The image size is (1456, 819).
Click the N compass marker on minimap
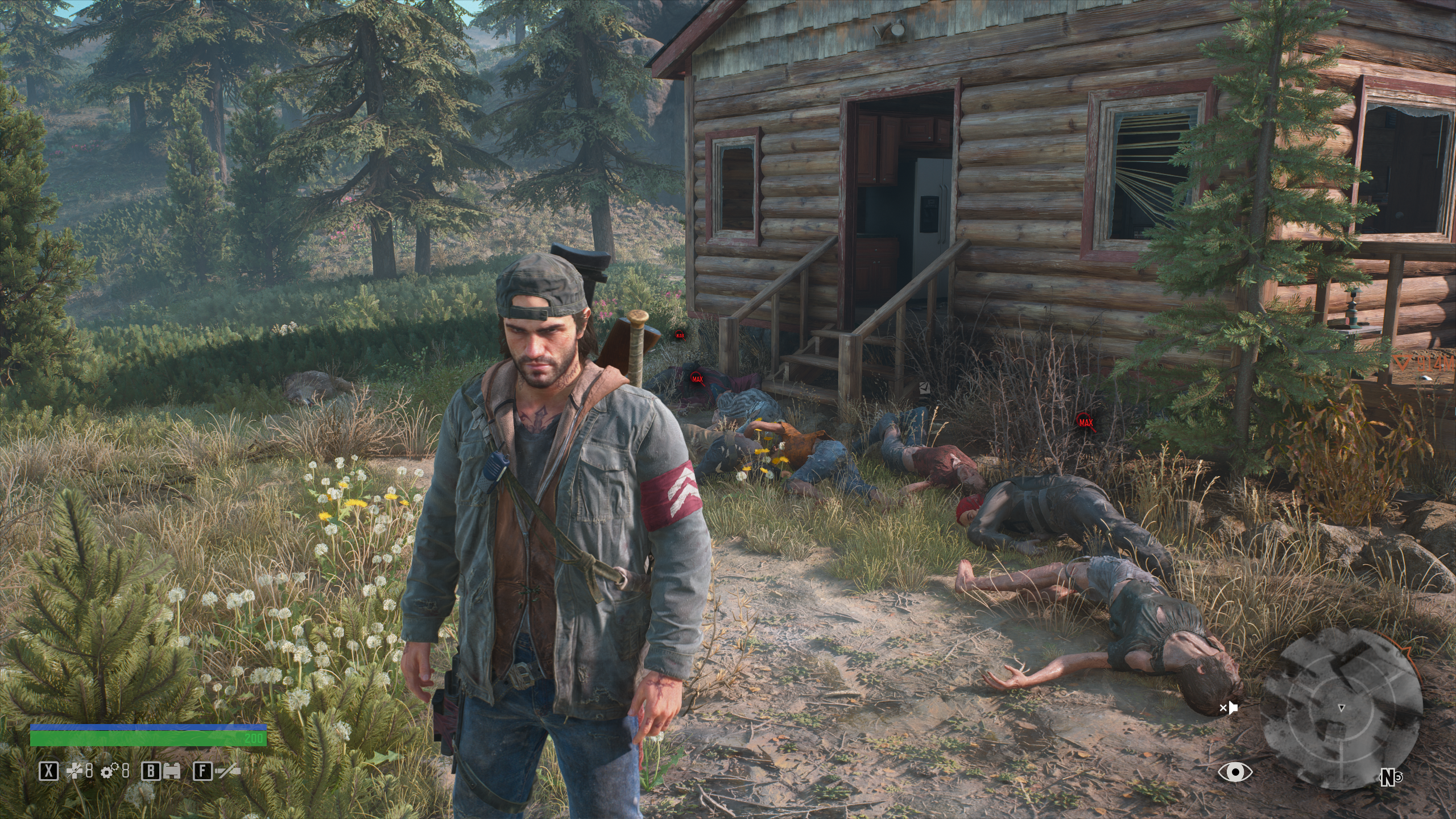click(1389, 777)
